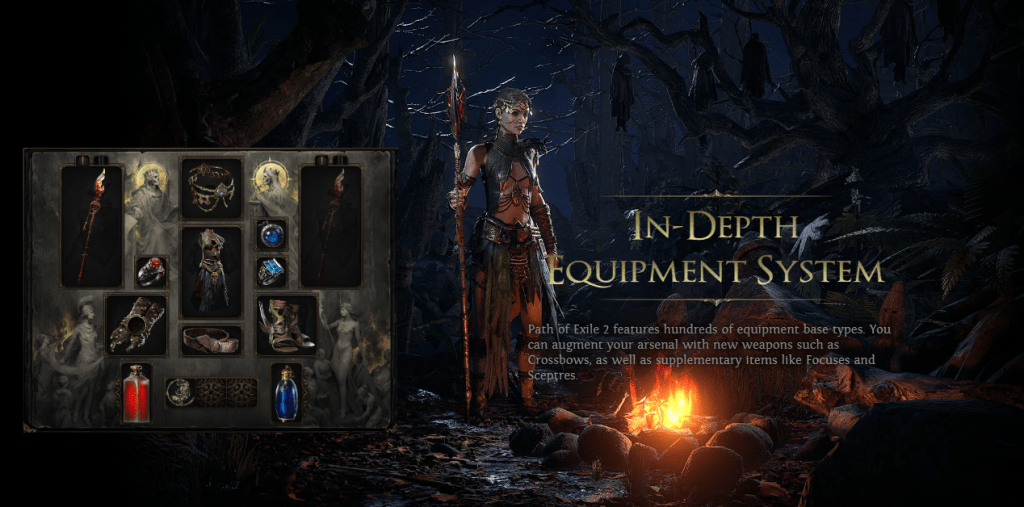
Task: Choose the blue gem ring slot
Action: coord(271,271)
